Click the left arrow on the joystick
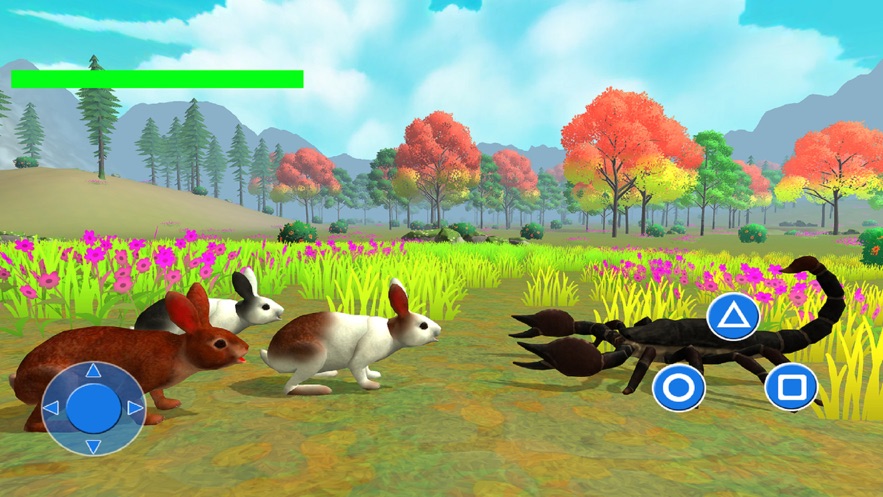Screen dimensions: 883x497 click(x=52, y=408)
